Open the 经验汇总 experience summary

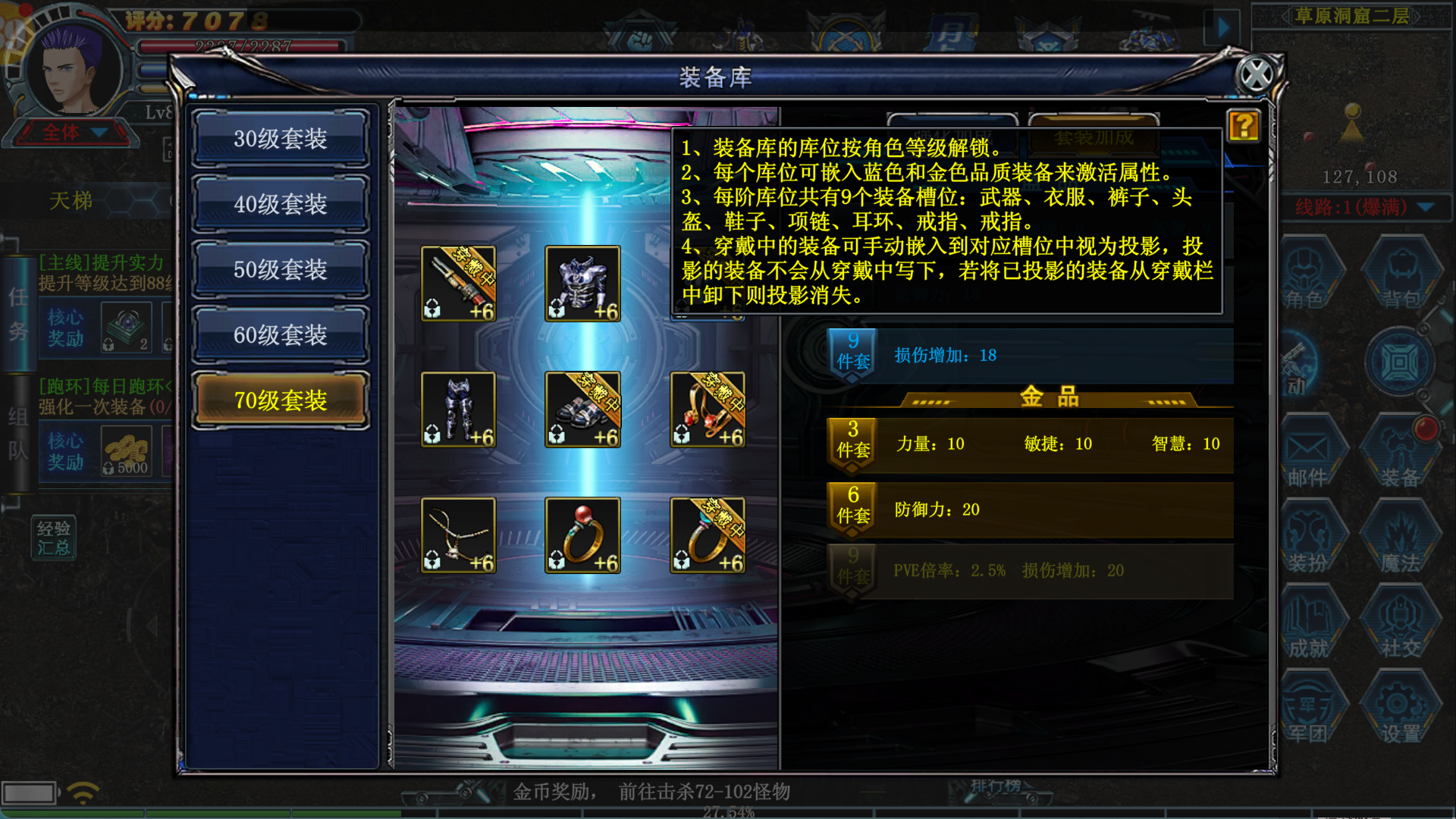[54, 538]
